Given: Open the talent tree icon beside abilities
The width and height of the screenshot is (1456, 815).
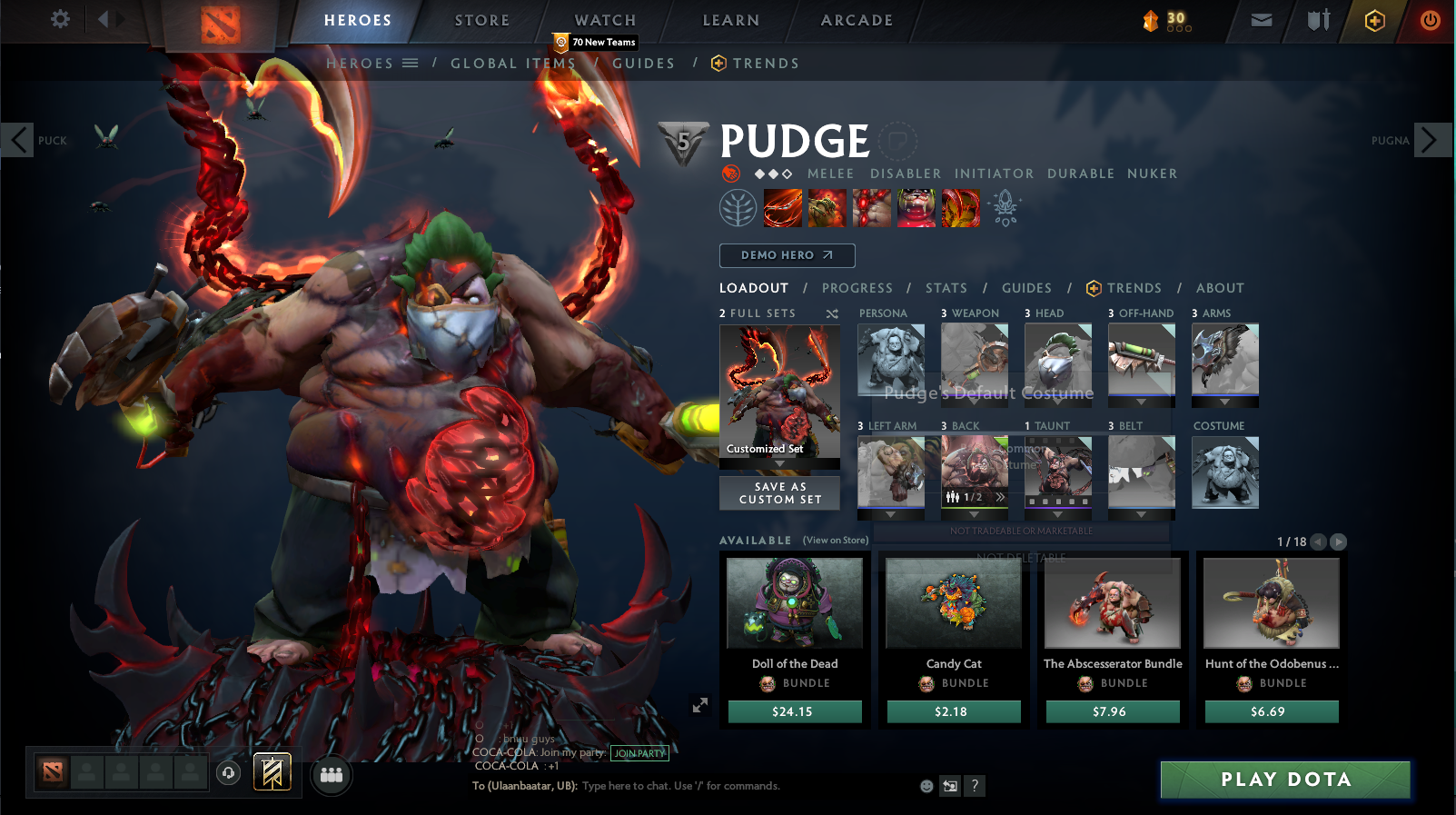Looking at the screenshot, I should (739, 207).
